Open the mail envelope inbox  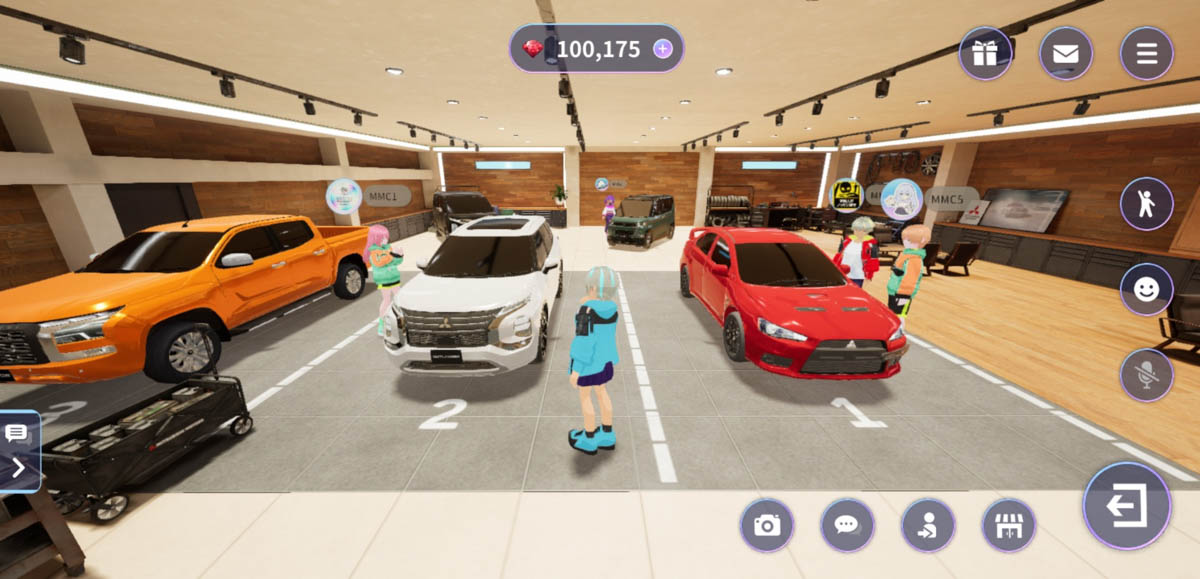point(1065,53)
